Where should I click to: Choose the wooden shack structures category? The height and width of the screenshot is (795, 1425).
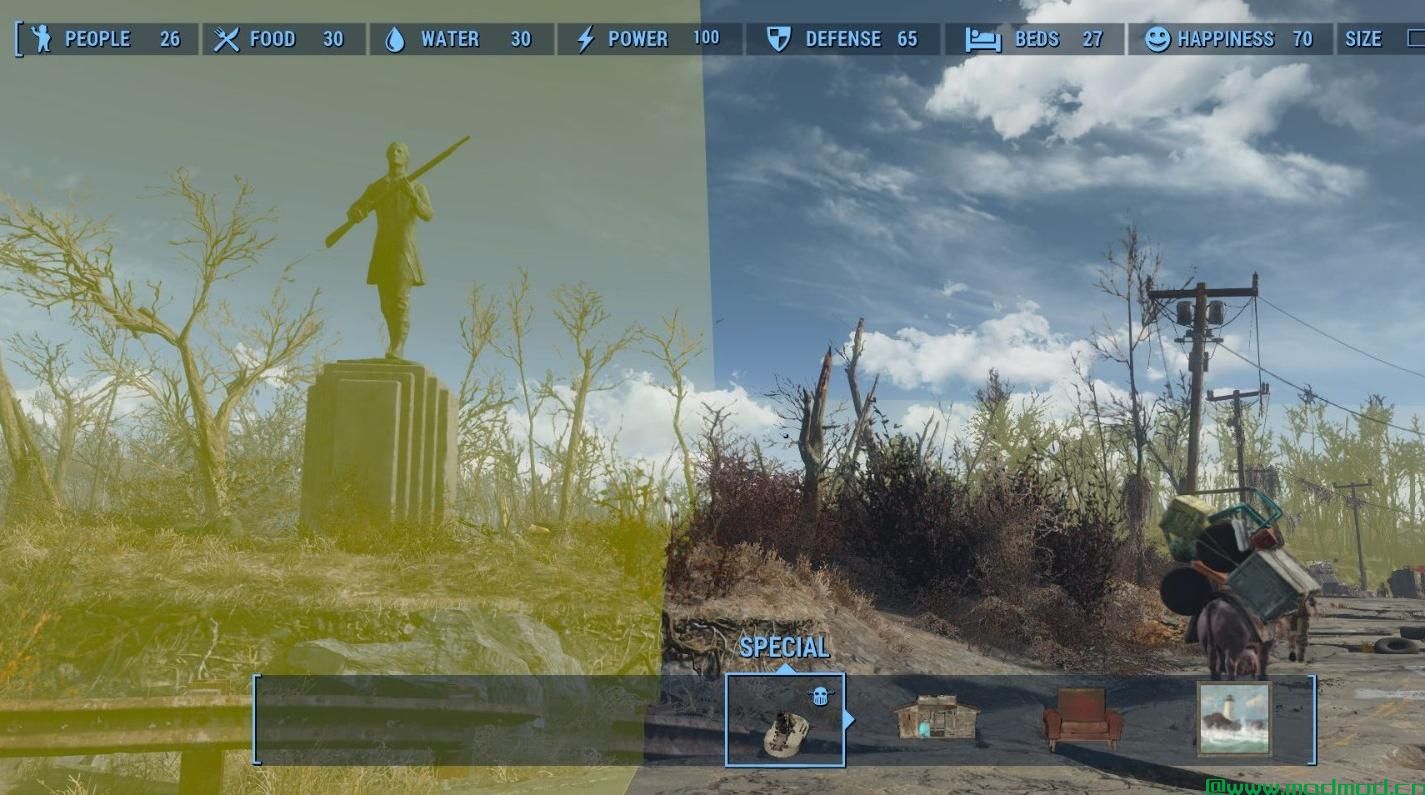(936, 718)
